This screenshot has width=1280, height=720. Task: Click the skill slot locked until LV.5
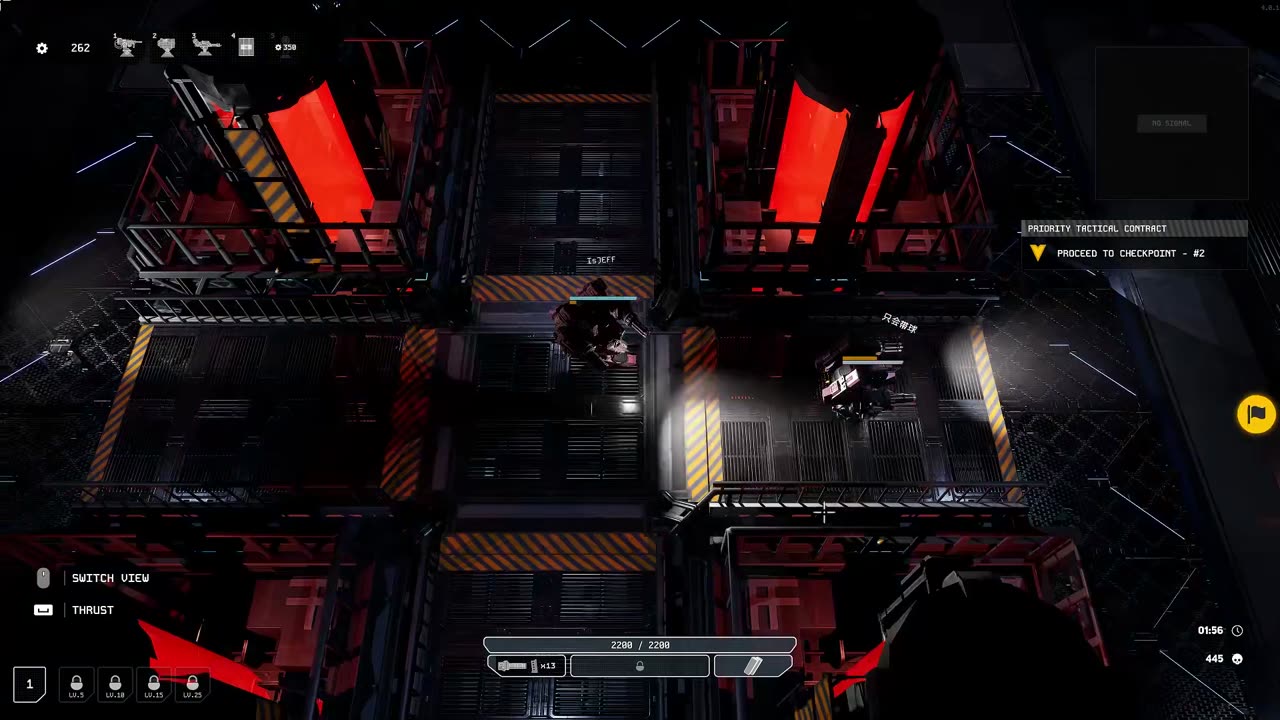pos(76,684)
